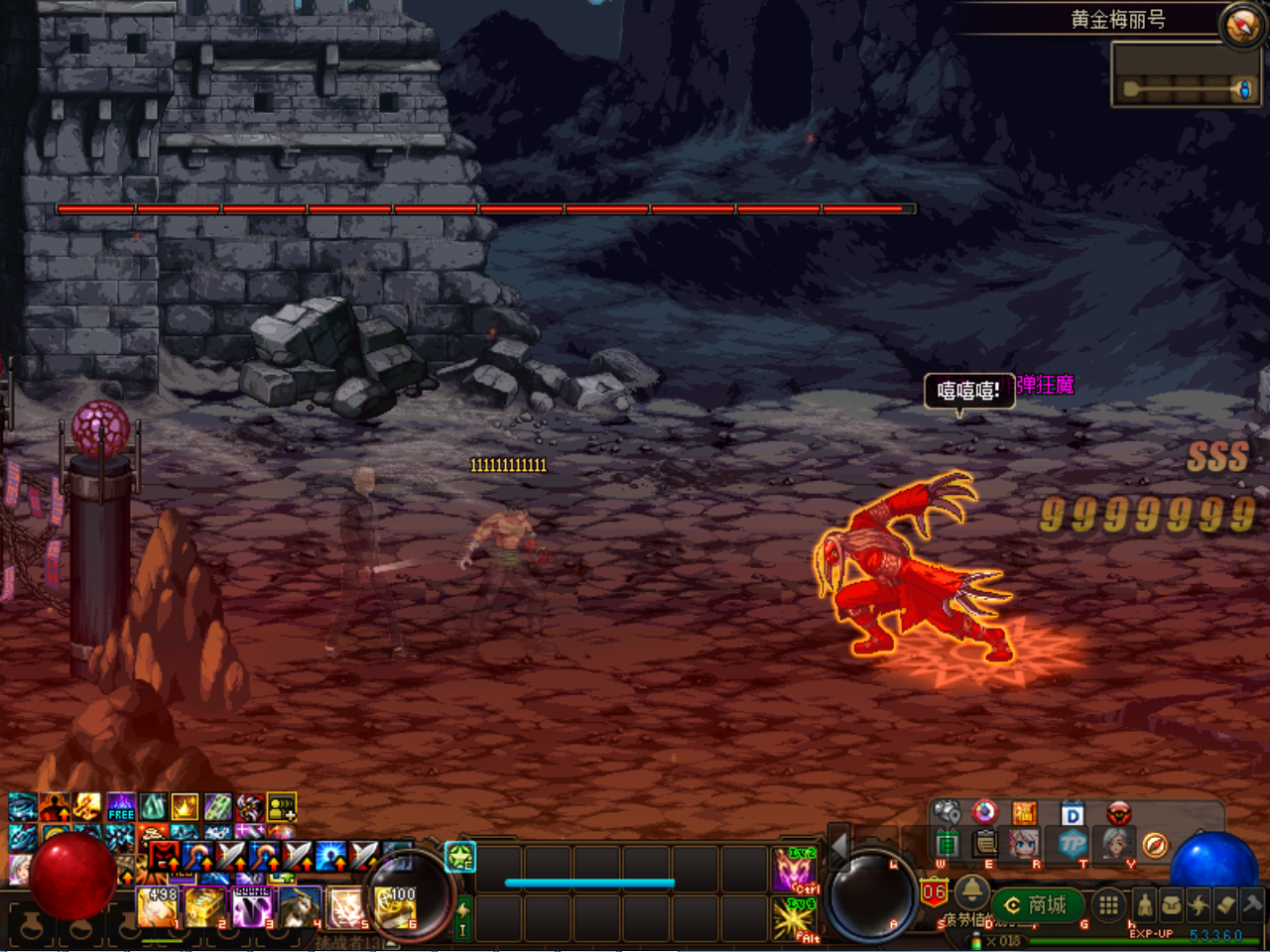This screenshot has height=952, width=1270.
Task: Toggle the green star E icon beside the skill bar
Action: pyautogui.click(x=458, y=855)
